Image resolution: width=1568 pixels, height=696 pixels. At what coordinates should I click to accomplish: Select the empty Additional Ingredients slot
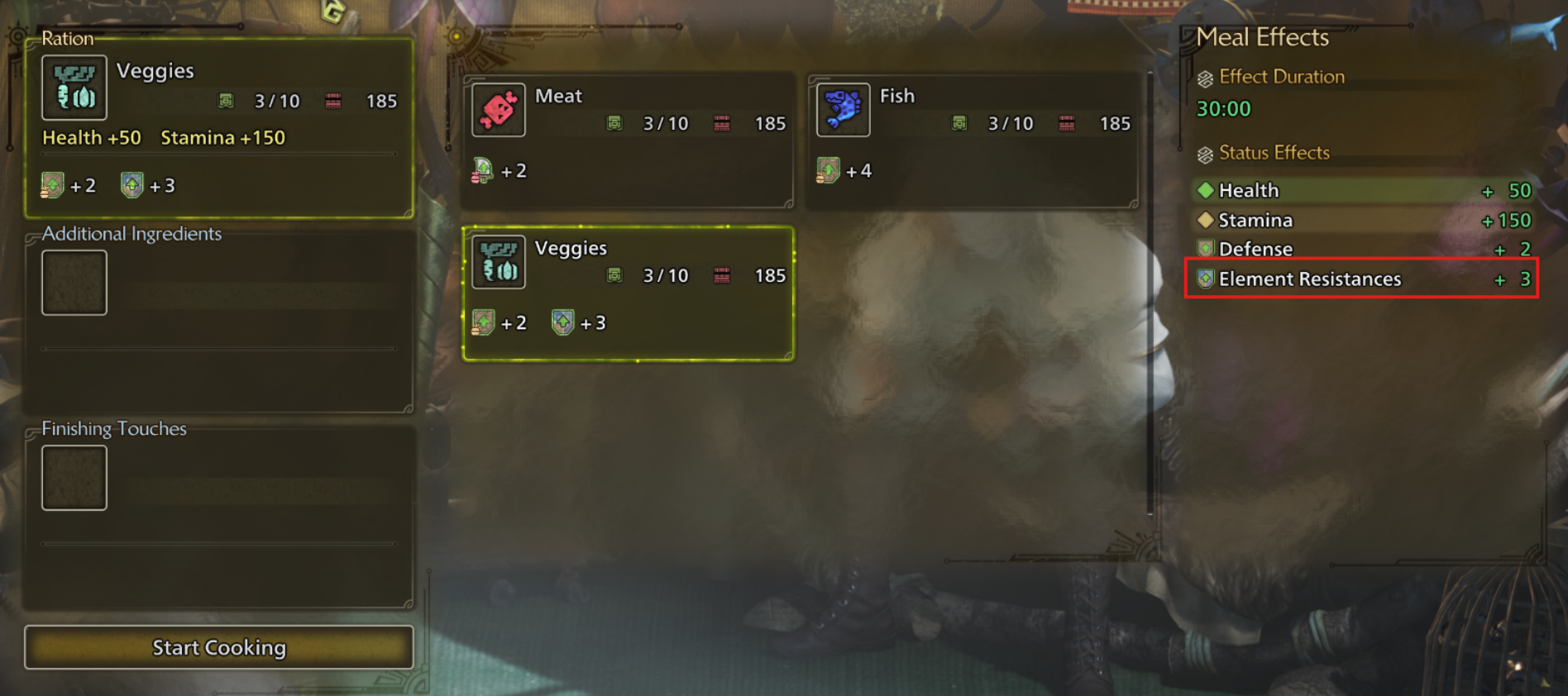[x=74, y=283]
